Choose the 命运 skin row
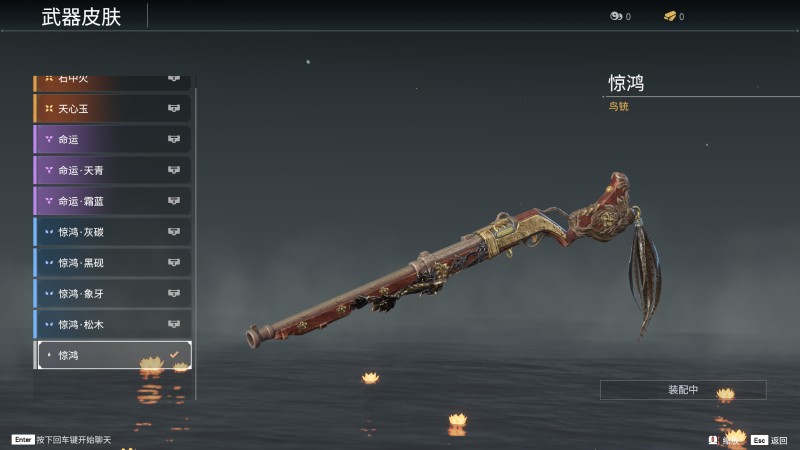The height and width of the screenshot is (450, 800). 112,139
